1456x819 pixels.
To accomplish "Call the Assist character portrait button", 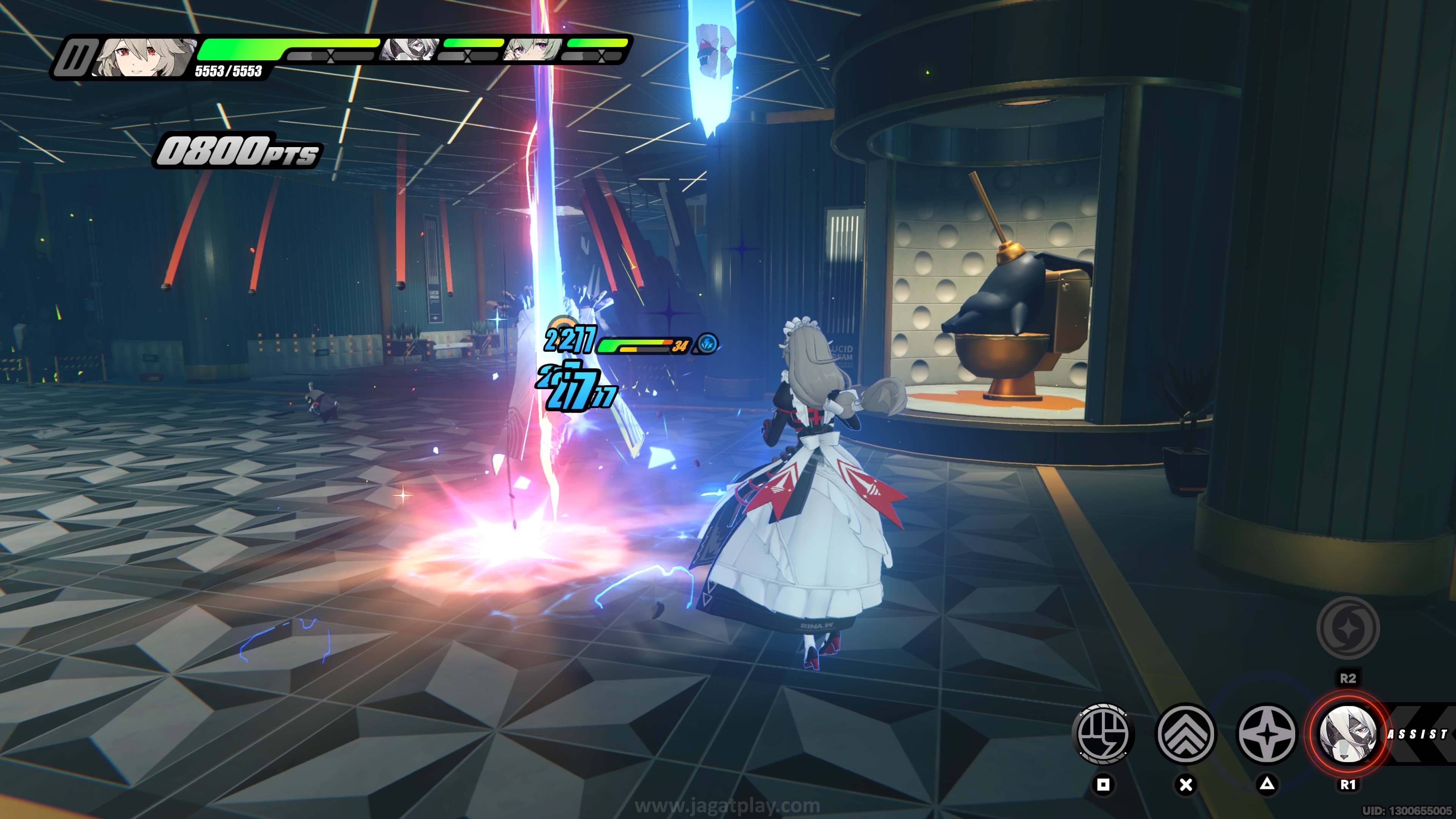I will coord(1348,734).
